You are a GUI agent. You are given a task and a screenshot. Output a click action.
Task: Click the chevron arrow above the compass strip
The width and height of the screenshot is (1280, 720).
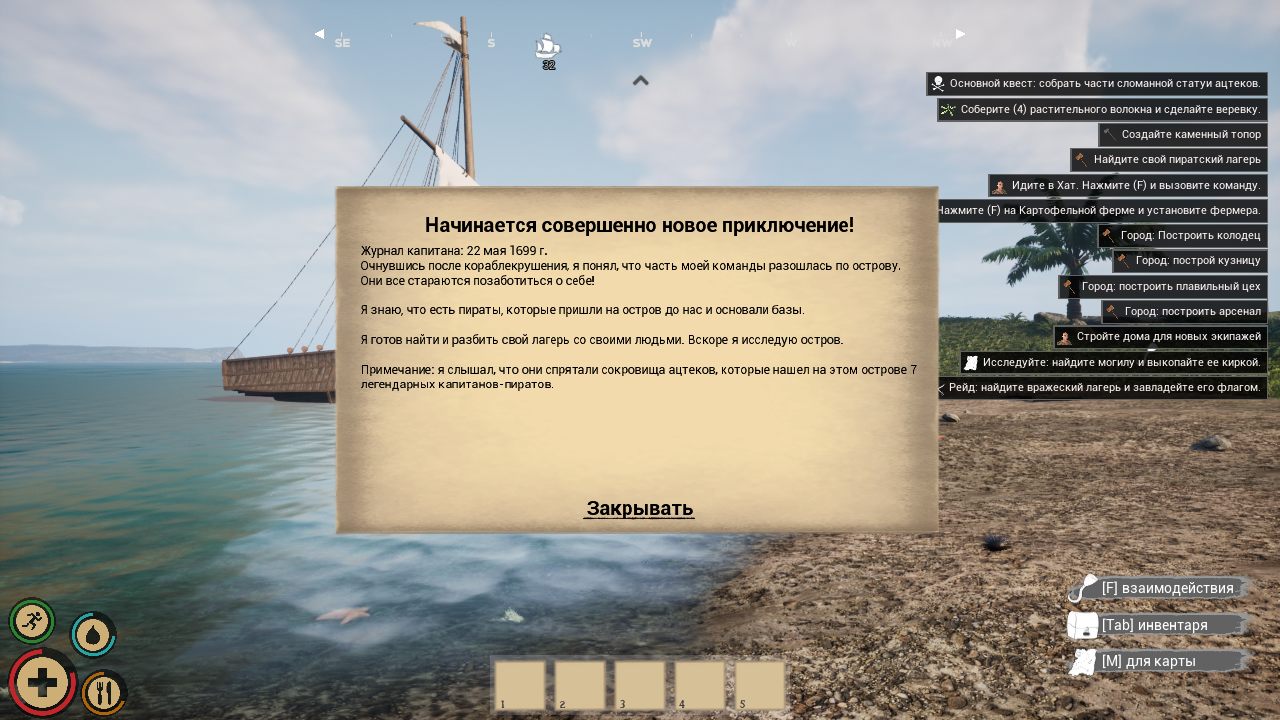(641, 81)
